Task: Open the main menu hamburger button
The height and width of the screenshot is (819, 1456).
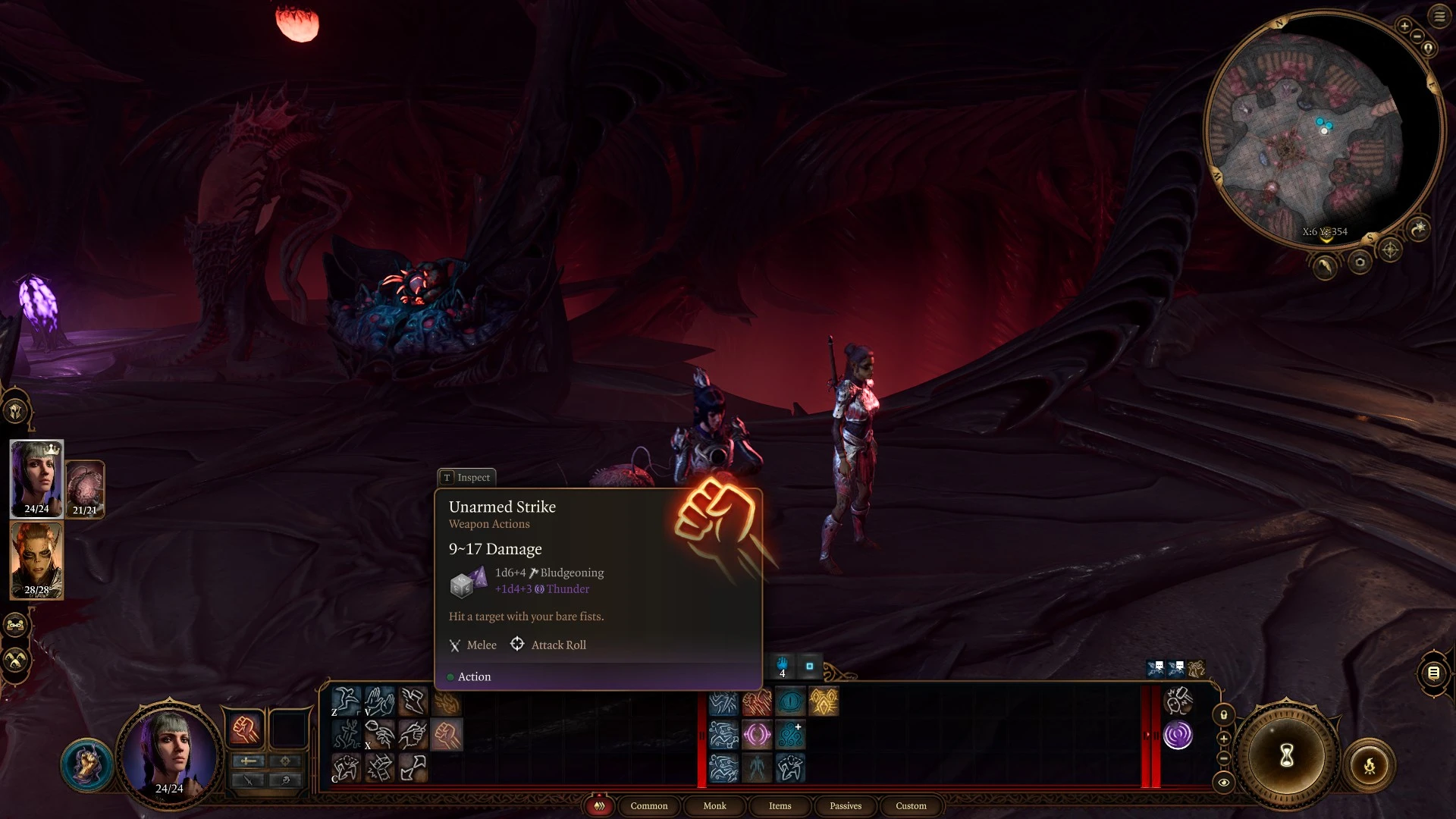Action: [1439, 16]
